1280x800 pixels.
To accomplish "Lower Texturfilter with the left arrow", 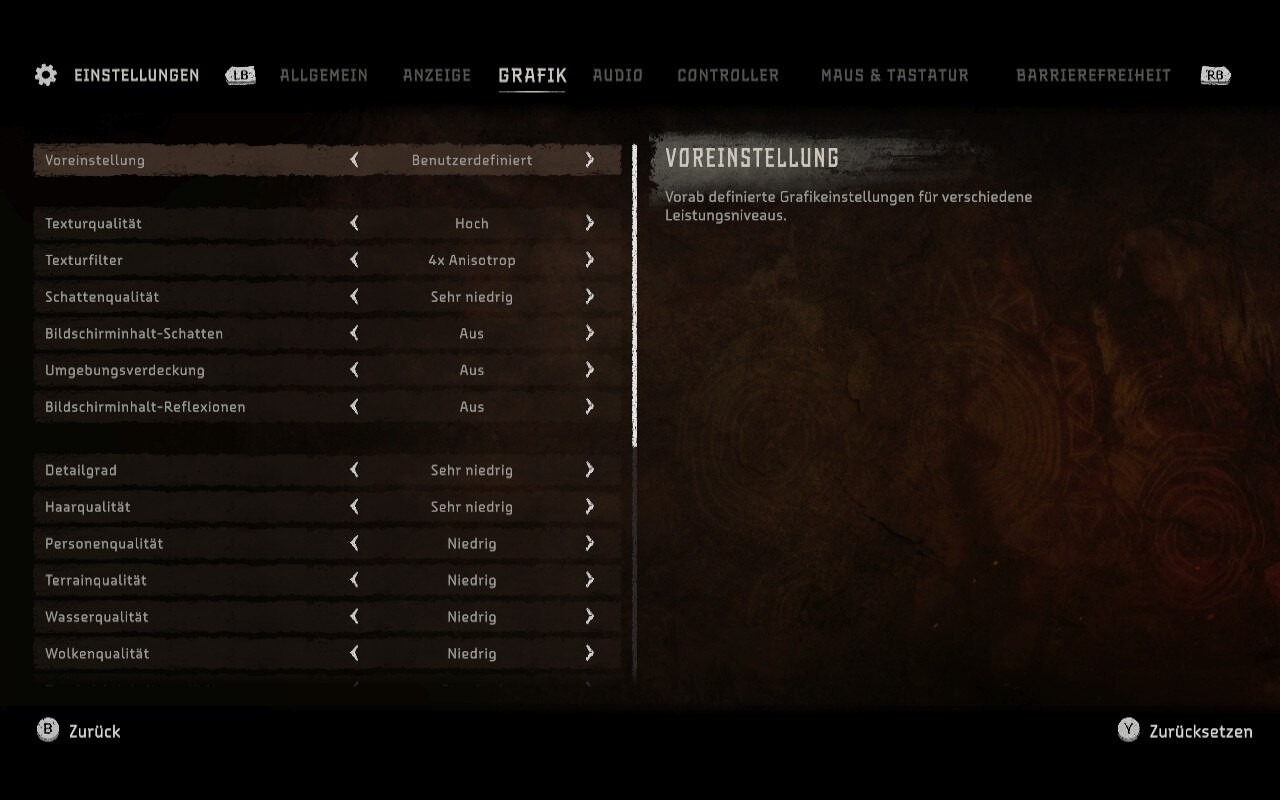I will point(354,260).
